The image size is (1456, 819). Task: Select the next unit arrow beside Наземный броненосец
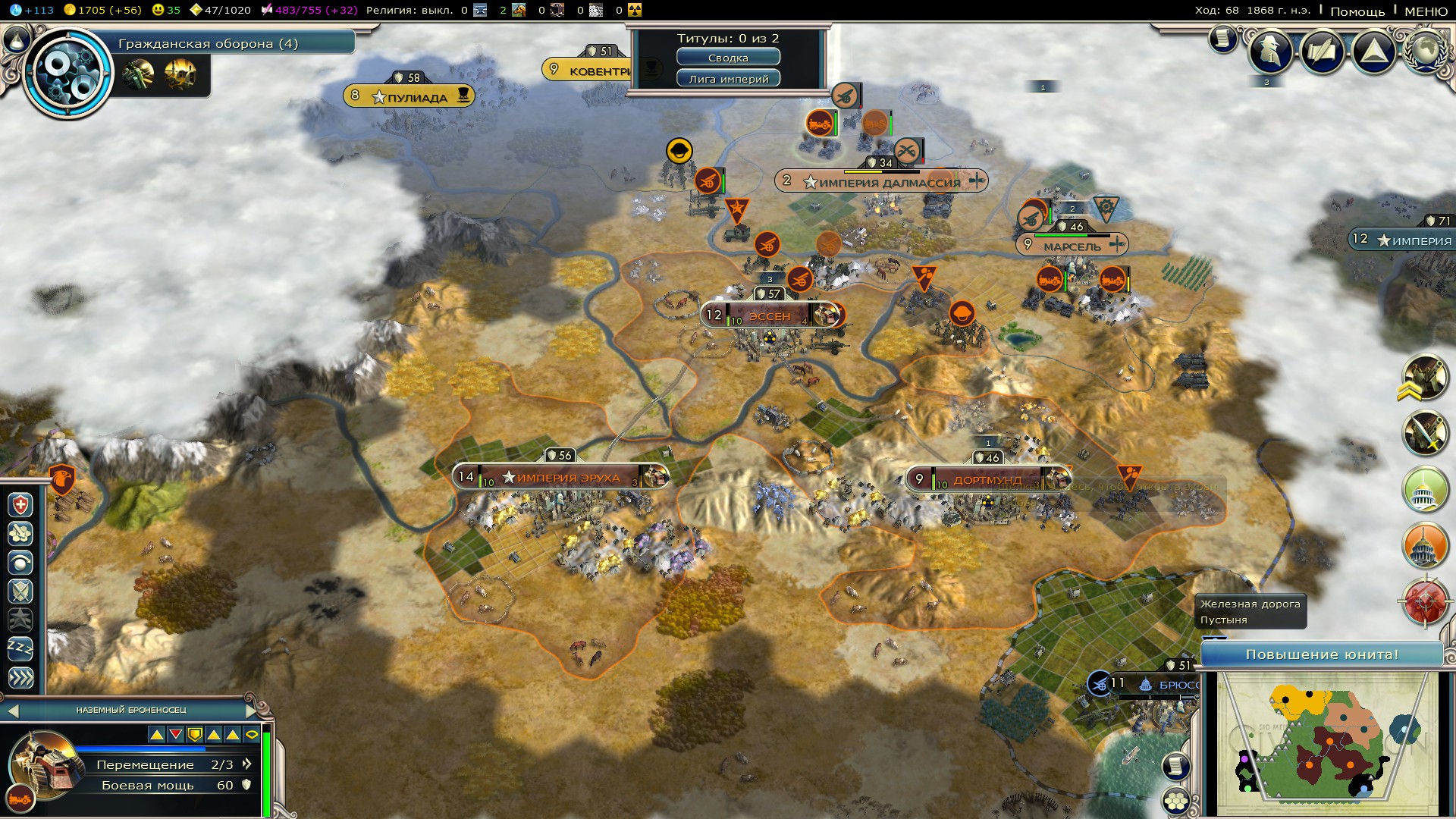pyautogui.click(x=253, y=710)
